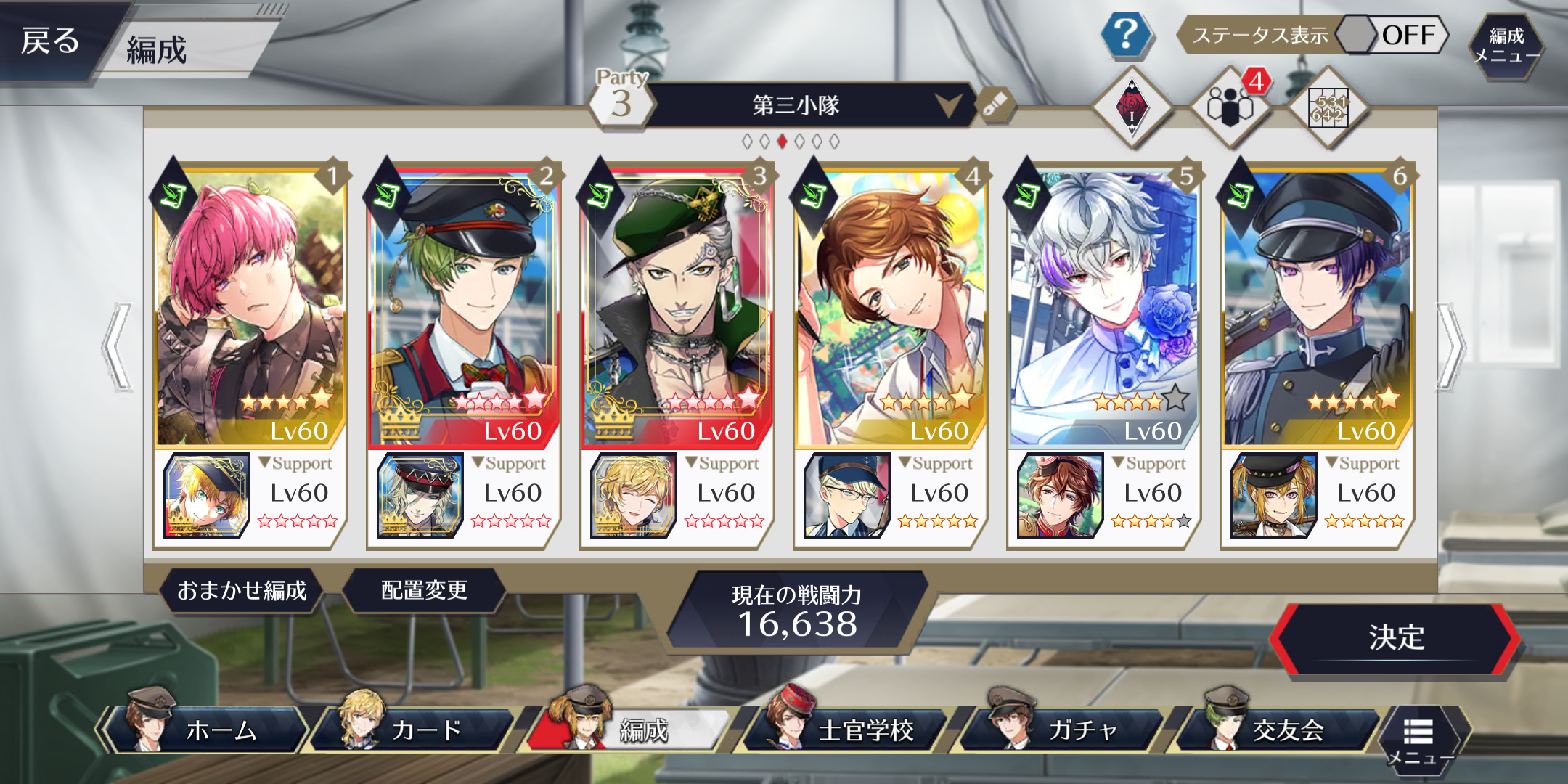The width and height of the screenshot is (1568, 784).
Task: Open the numbered formation grid icon
Action: tap(1328, 108)
